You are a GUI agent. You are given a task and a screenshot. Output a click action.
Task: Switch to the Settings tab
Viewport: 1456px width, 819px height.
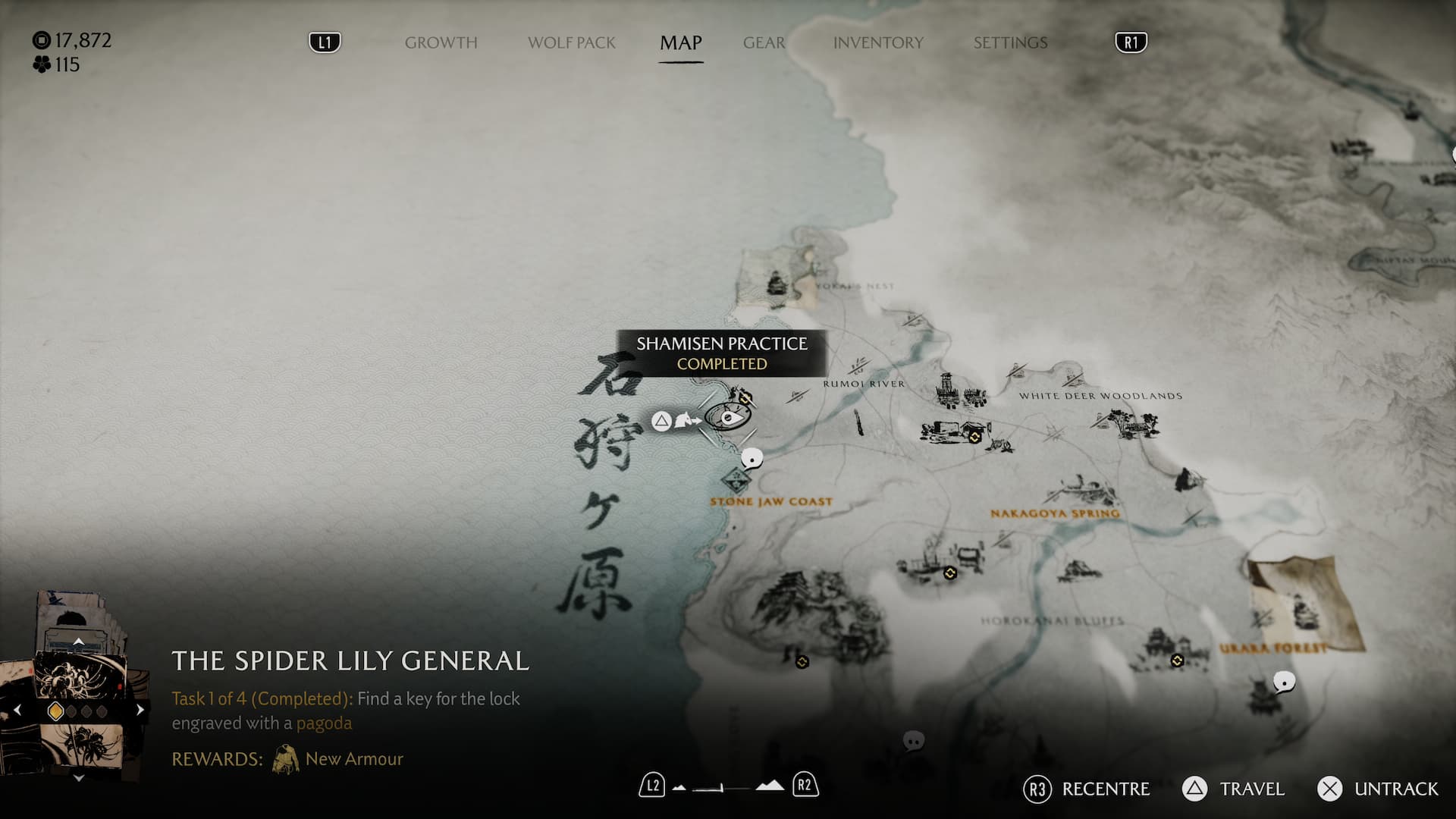click(1010, 42)
